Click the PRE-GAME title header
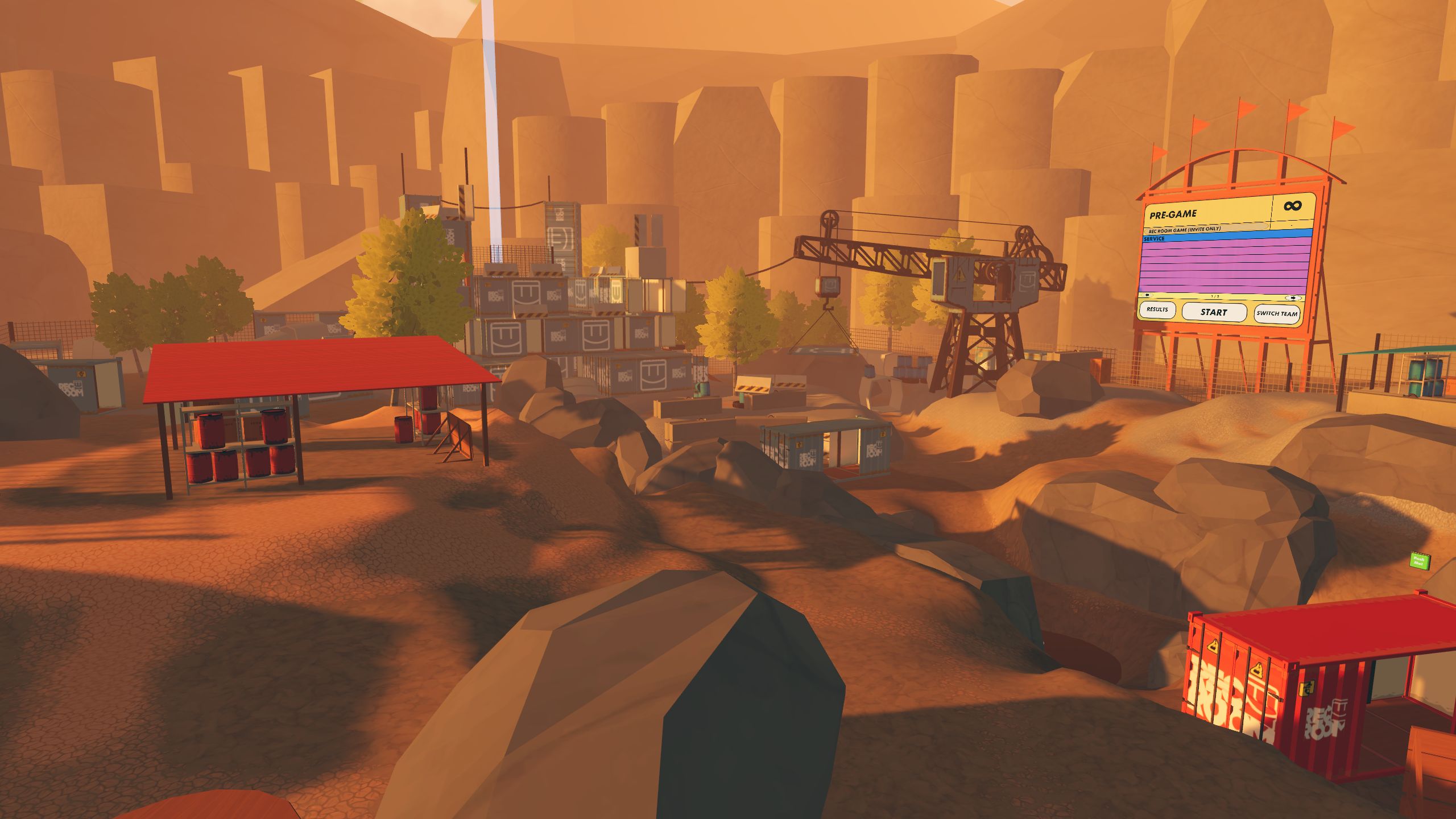Image resolution: width=1456 pixels, height=819 pixels. pos(1173,214)
